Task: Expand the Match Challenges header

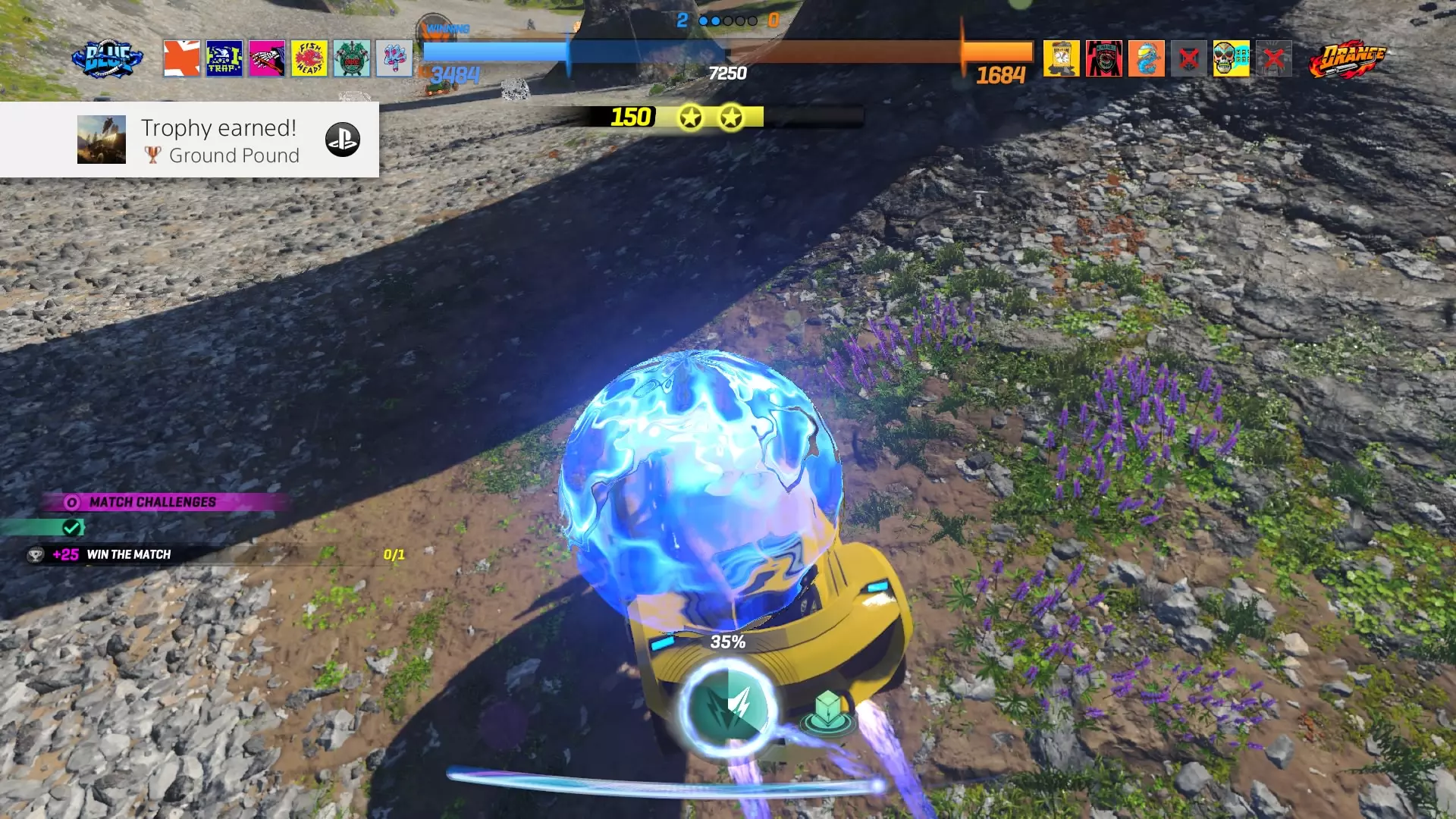Action: tap(152, 502)
